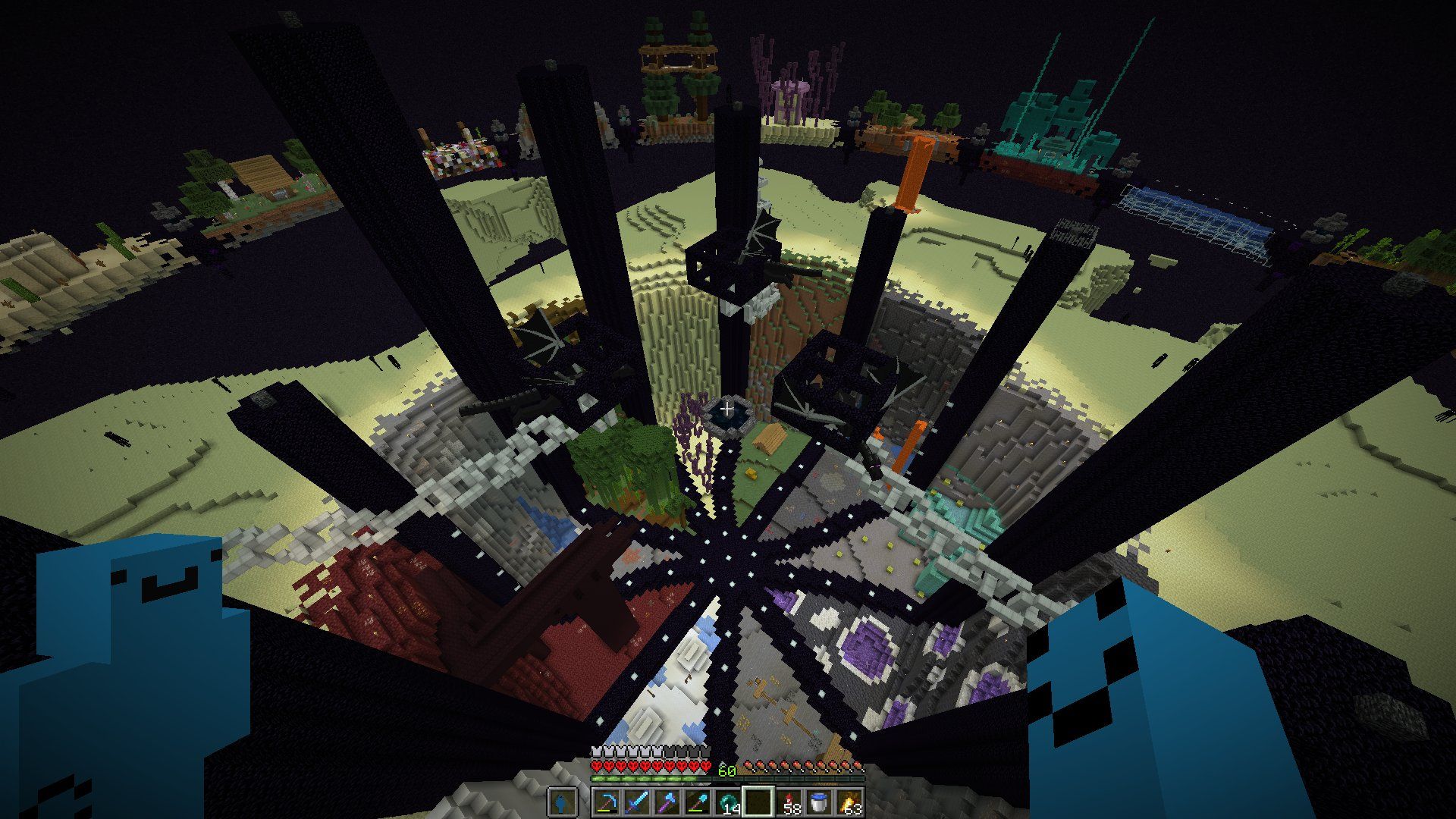Select the stack of 63 fire charges
Screen dimensions: 1456x819
tap(849, 802)
